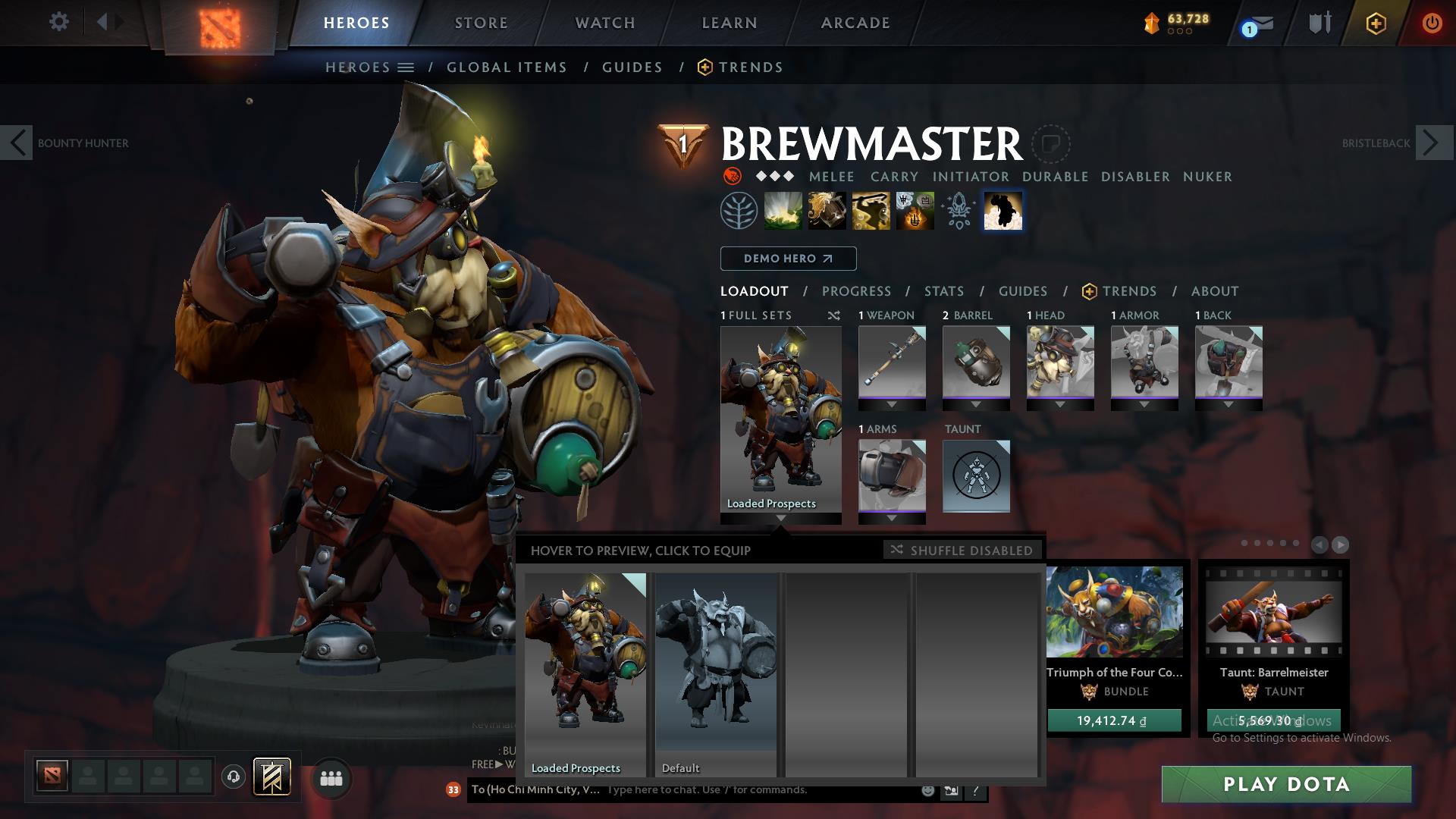Click the Aghanim's Scepter upgrade icon
1456x819 pixels.
958,211
